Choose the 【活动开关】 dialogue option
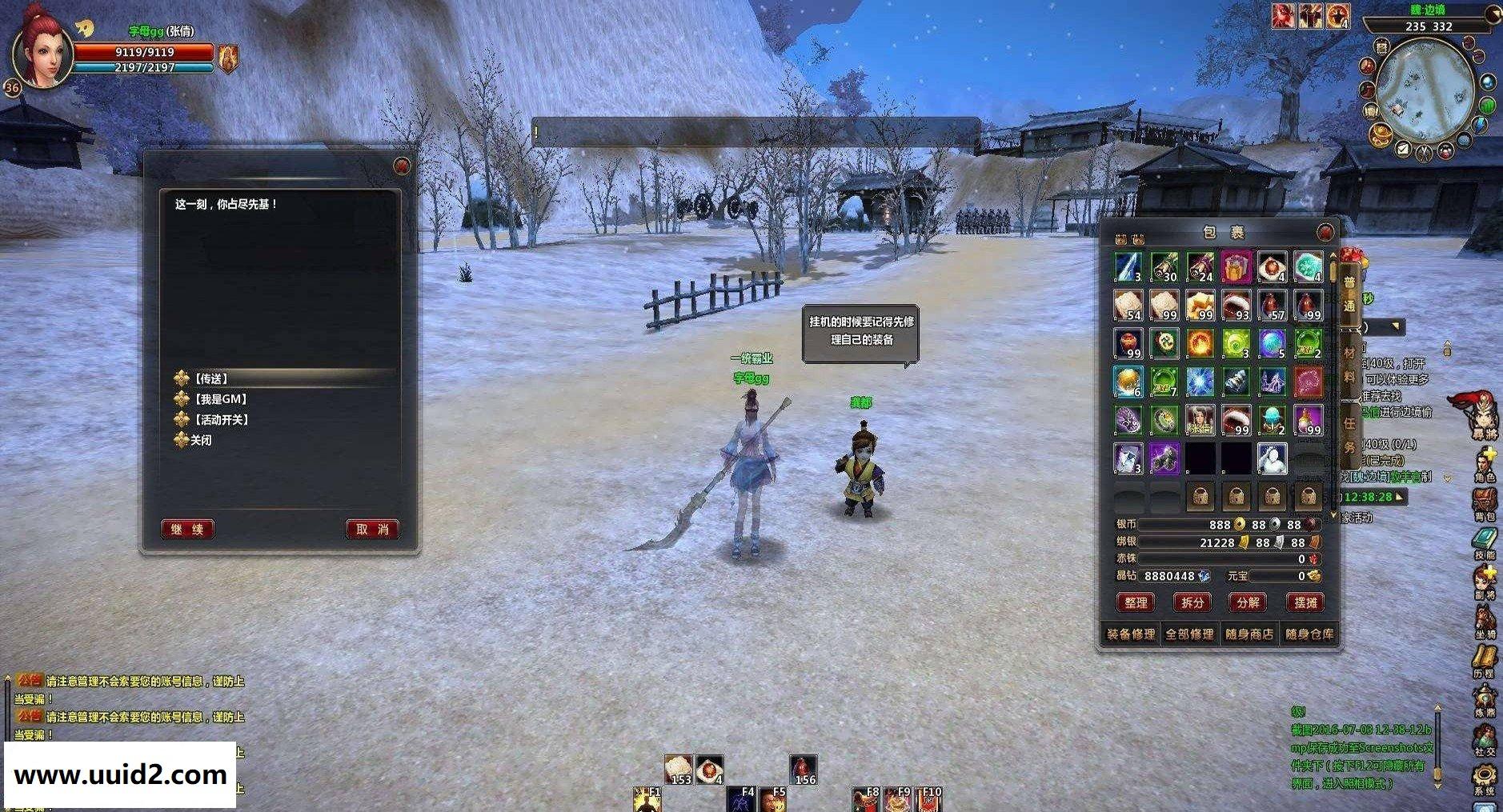Screen dimensions: 1503x812 [x=222, y=420]
